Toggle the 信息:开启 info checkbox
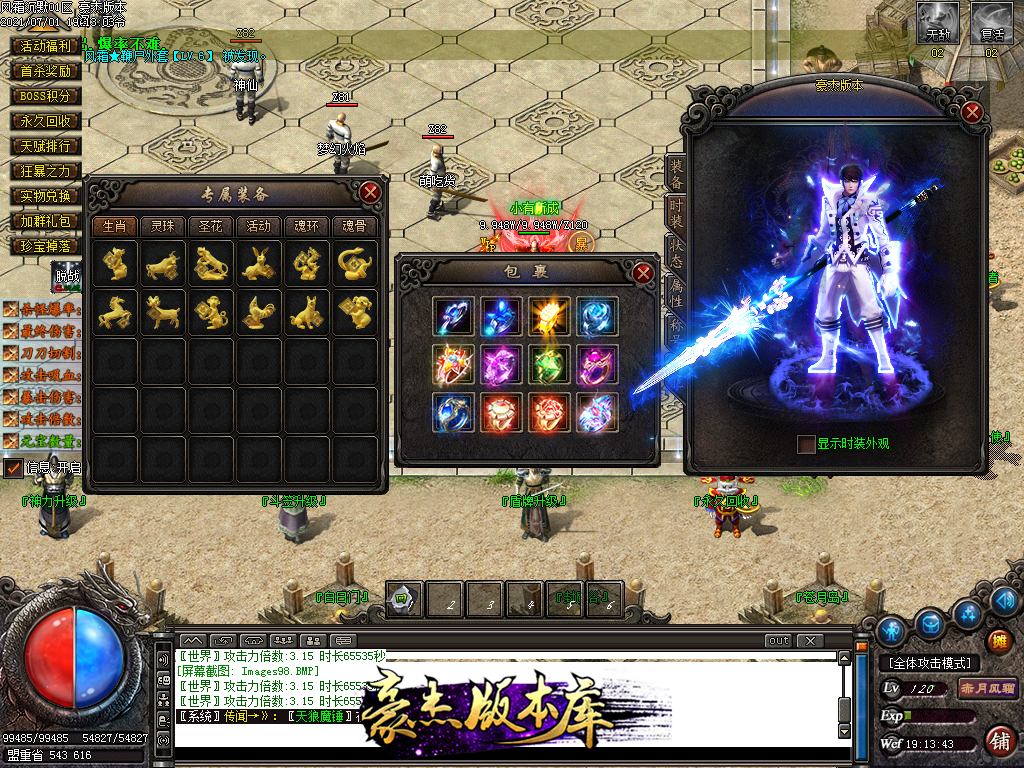This screenshot has height=768, width=1024. [x=14, y=467]
